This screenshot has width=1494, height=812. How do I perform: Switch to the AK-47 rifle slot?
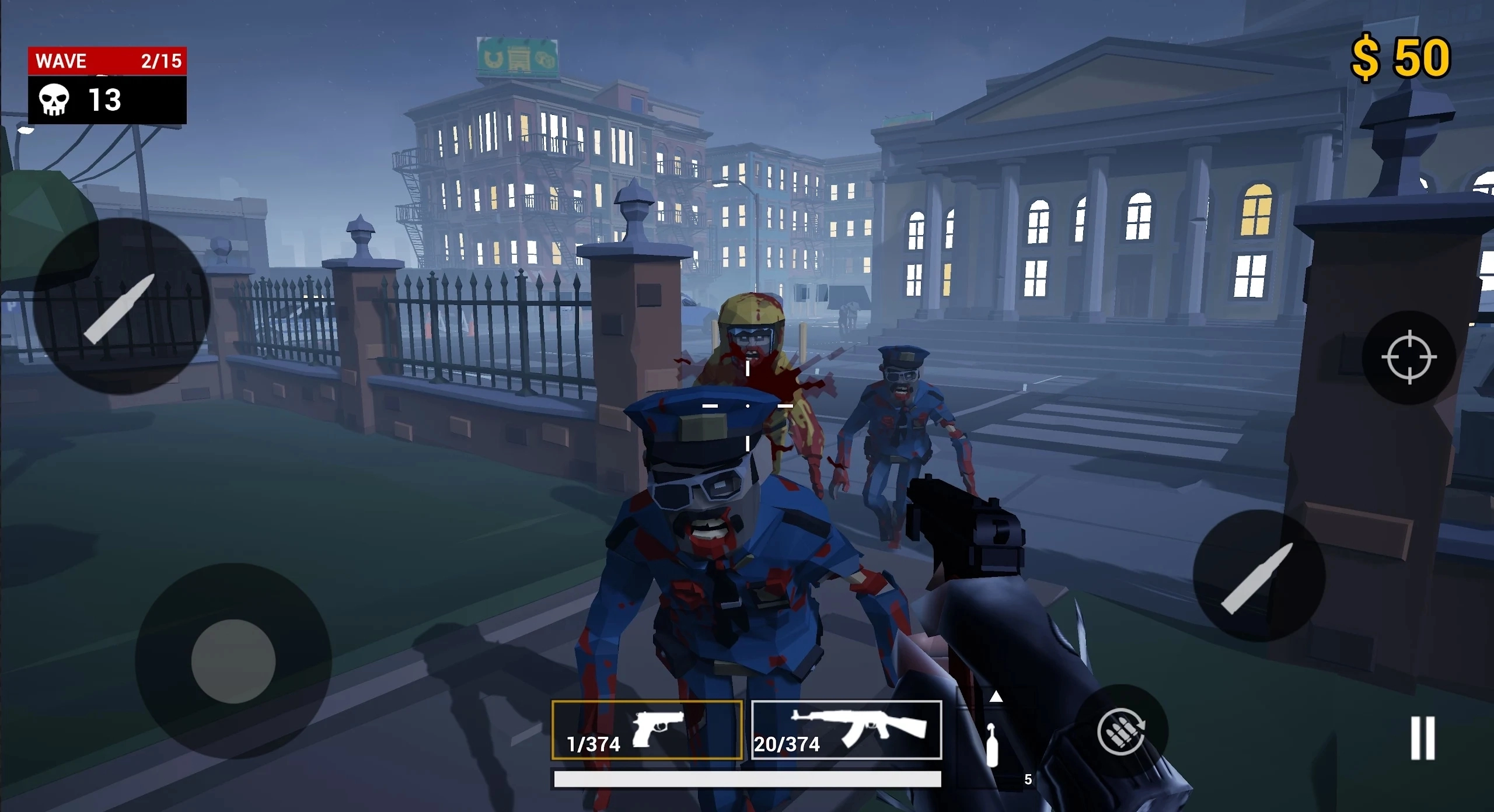tap(846, 730)
